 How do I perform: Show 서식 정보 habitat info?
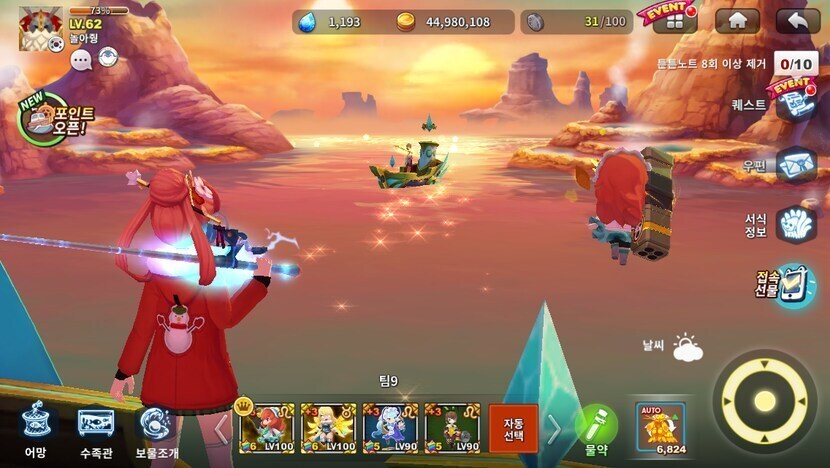click(x=796, y=224)
